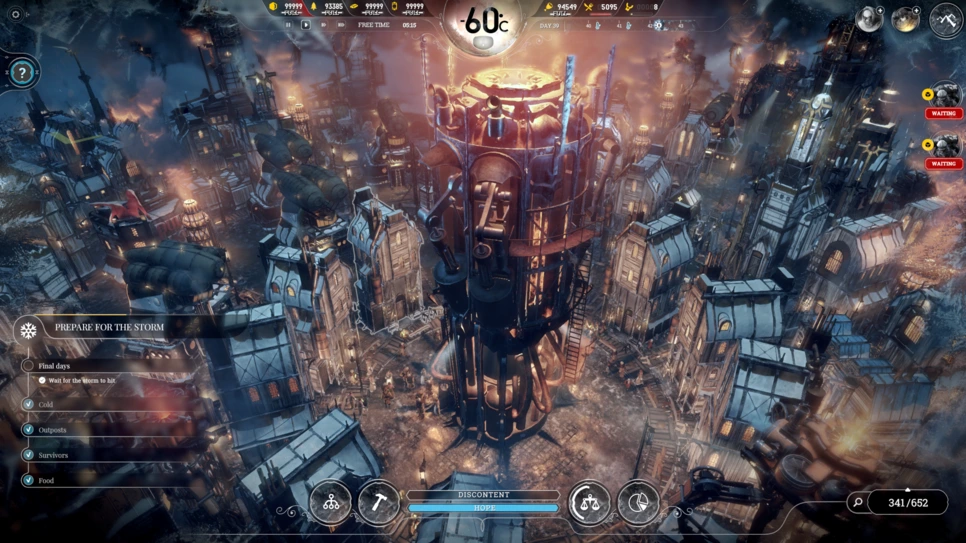
Task: Open the settings gear menu
Action: (15, 15)
